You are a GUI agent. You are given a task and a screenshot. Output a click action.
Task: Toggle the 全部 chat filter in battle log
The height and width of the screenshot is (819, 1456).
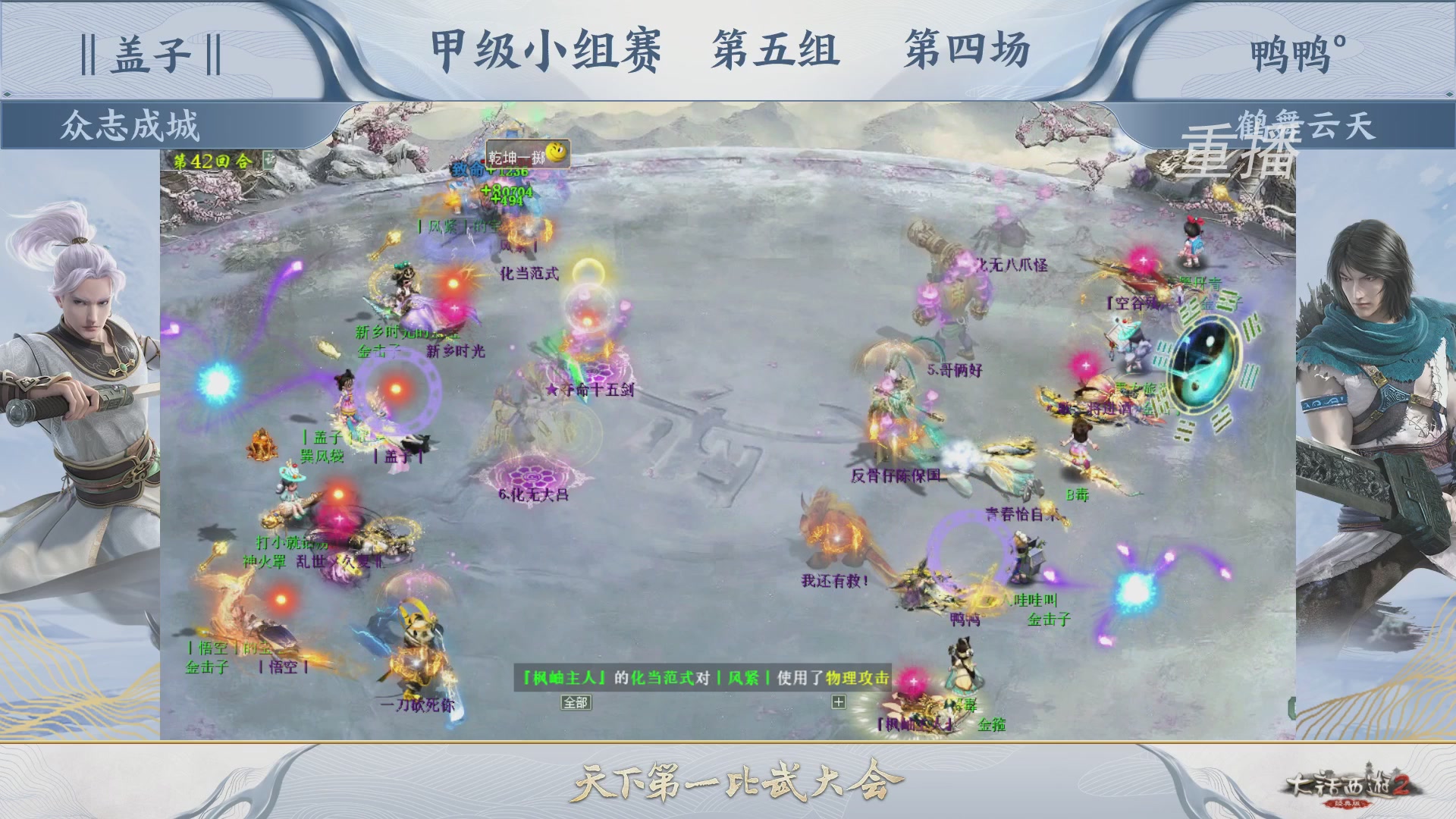[575, 703]
